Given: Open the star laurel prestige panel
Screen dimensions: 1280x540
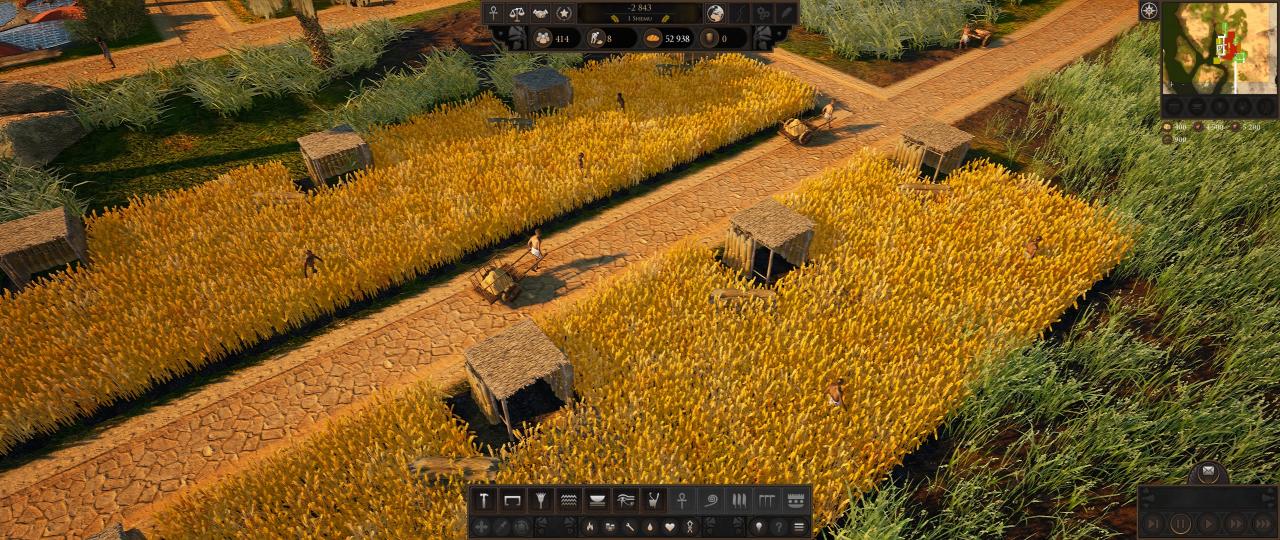Looking at the screenshot, I should click(564, 13).
